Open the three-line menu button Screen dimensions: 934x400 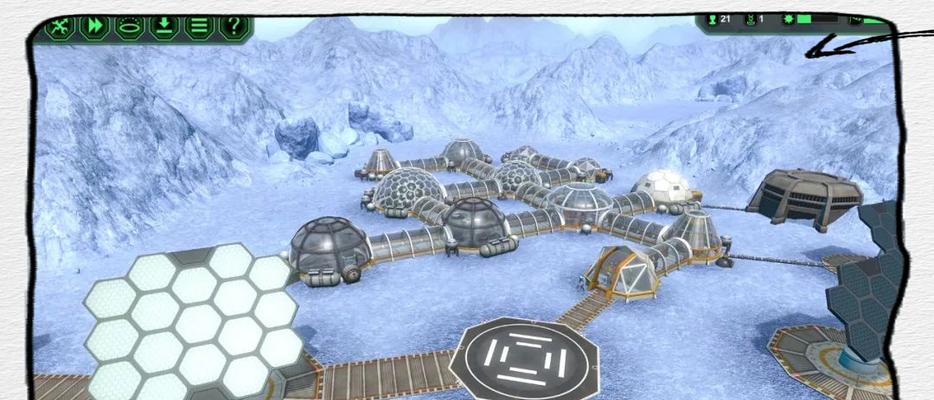[x=198, y=26]
